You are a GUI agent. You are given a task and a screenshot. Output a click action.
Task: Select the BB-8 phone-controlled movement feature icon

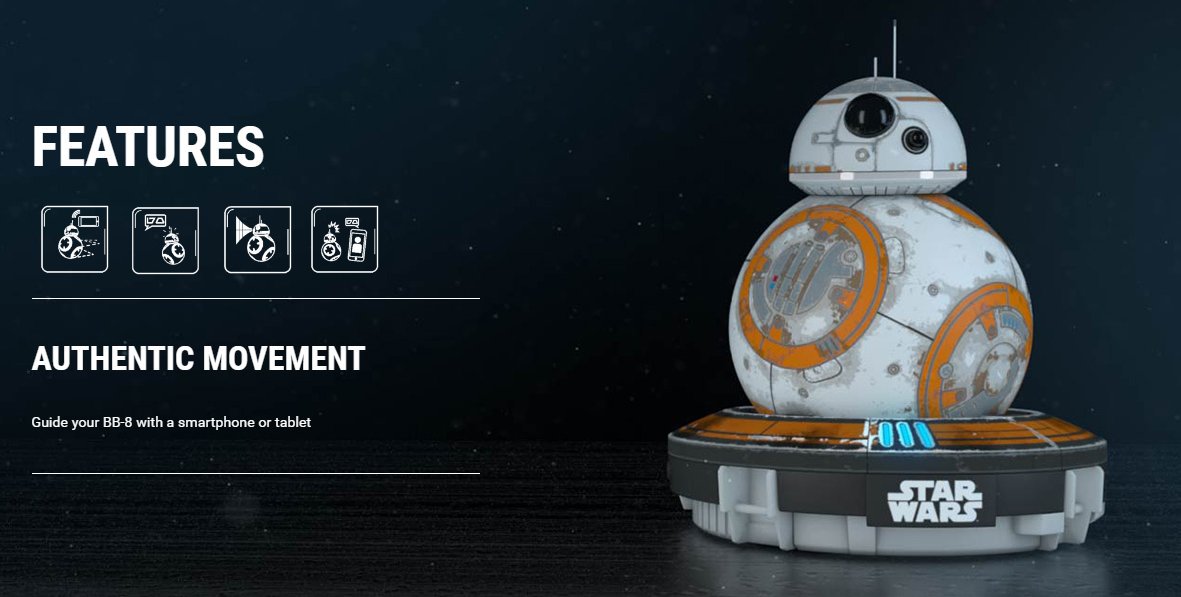pos(74,239)
